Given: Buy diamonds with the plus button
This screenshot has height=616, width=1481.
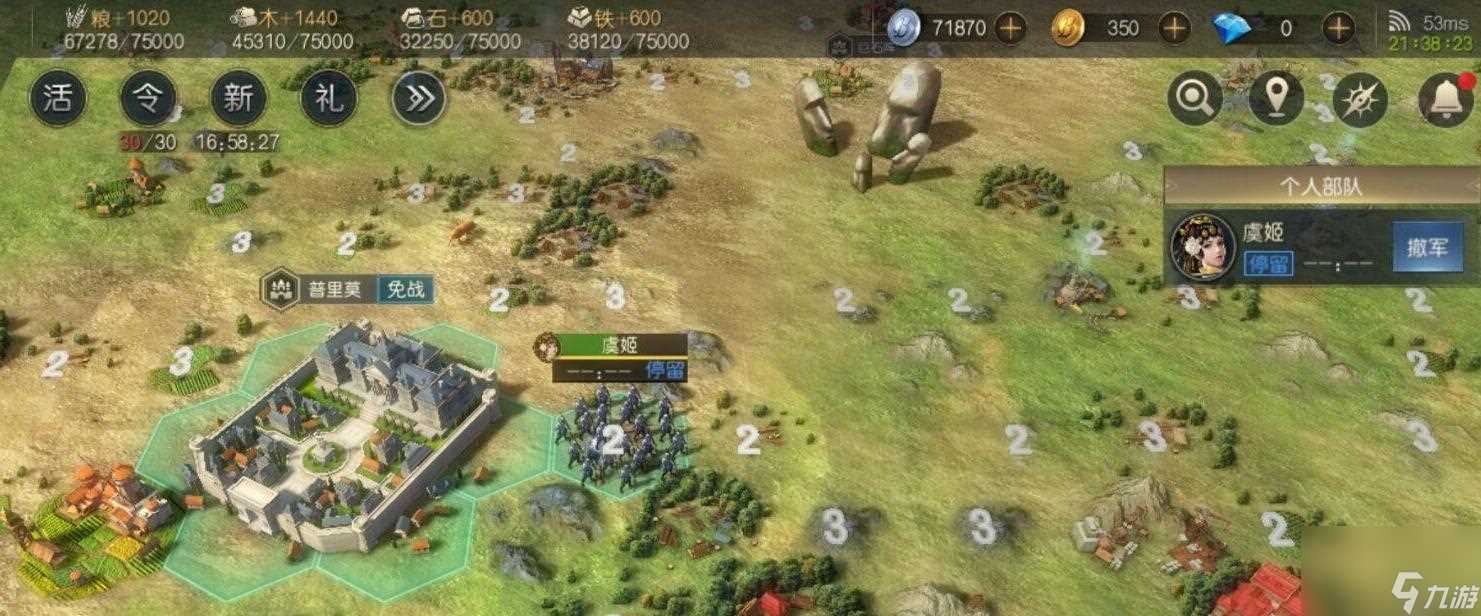Looking at the screenshot, I should point(1338,28).
